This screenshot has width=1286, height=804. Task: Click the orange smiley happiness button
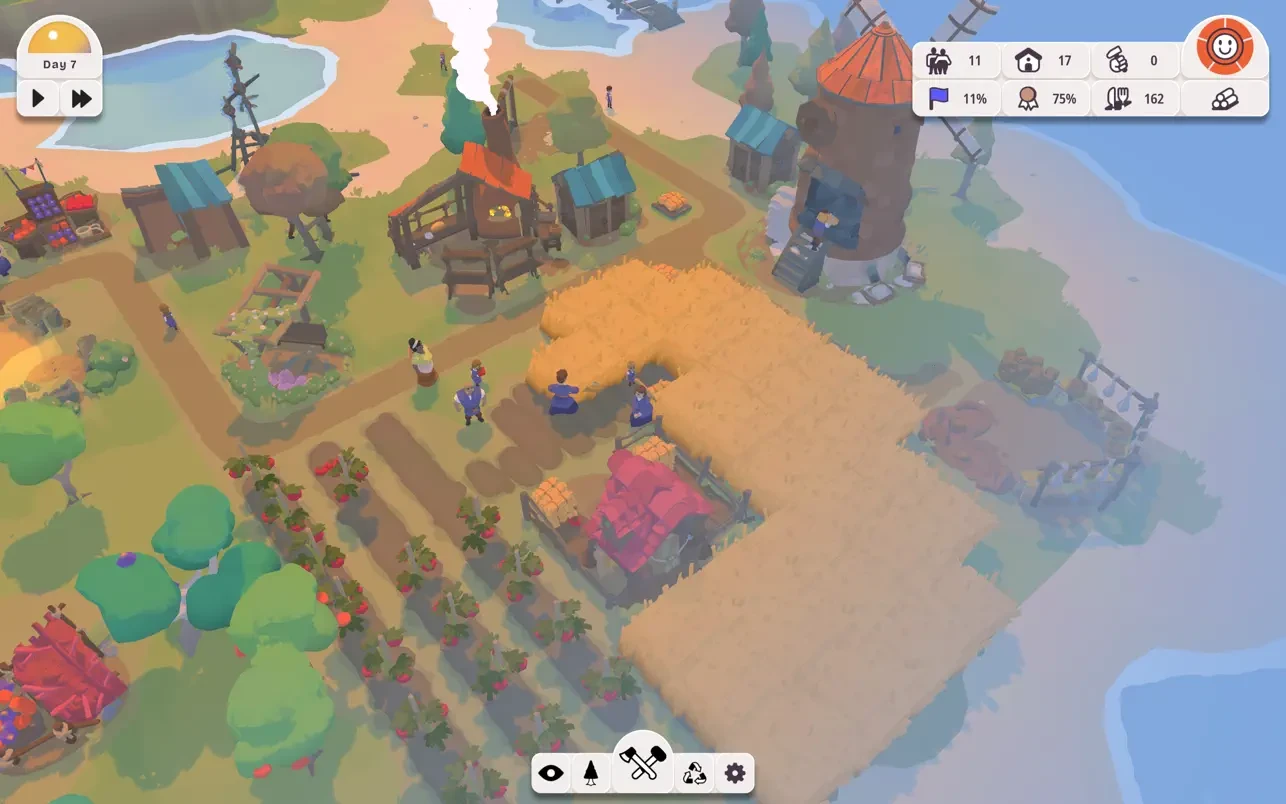[1224, 46]
